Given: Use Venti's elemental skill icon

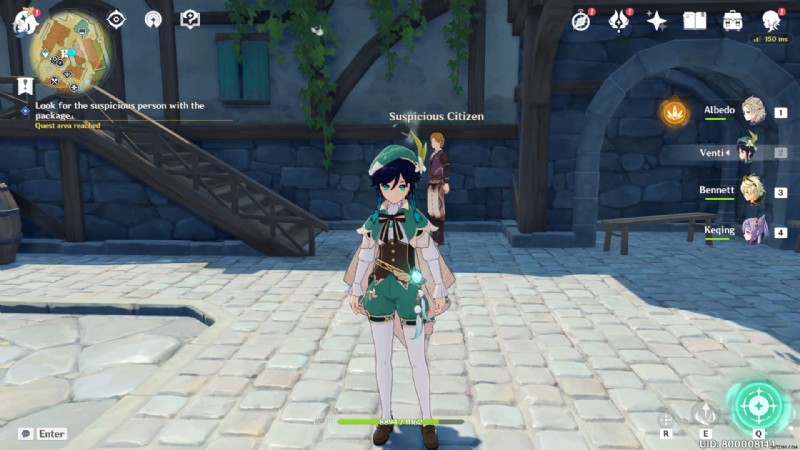Looking at the screenshot, I should tap(706, 414).
